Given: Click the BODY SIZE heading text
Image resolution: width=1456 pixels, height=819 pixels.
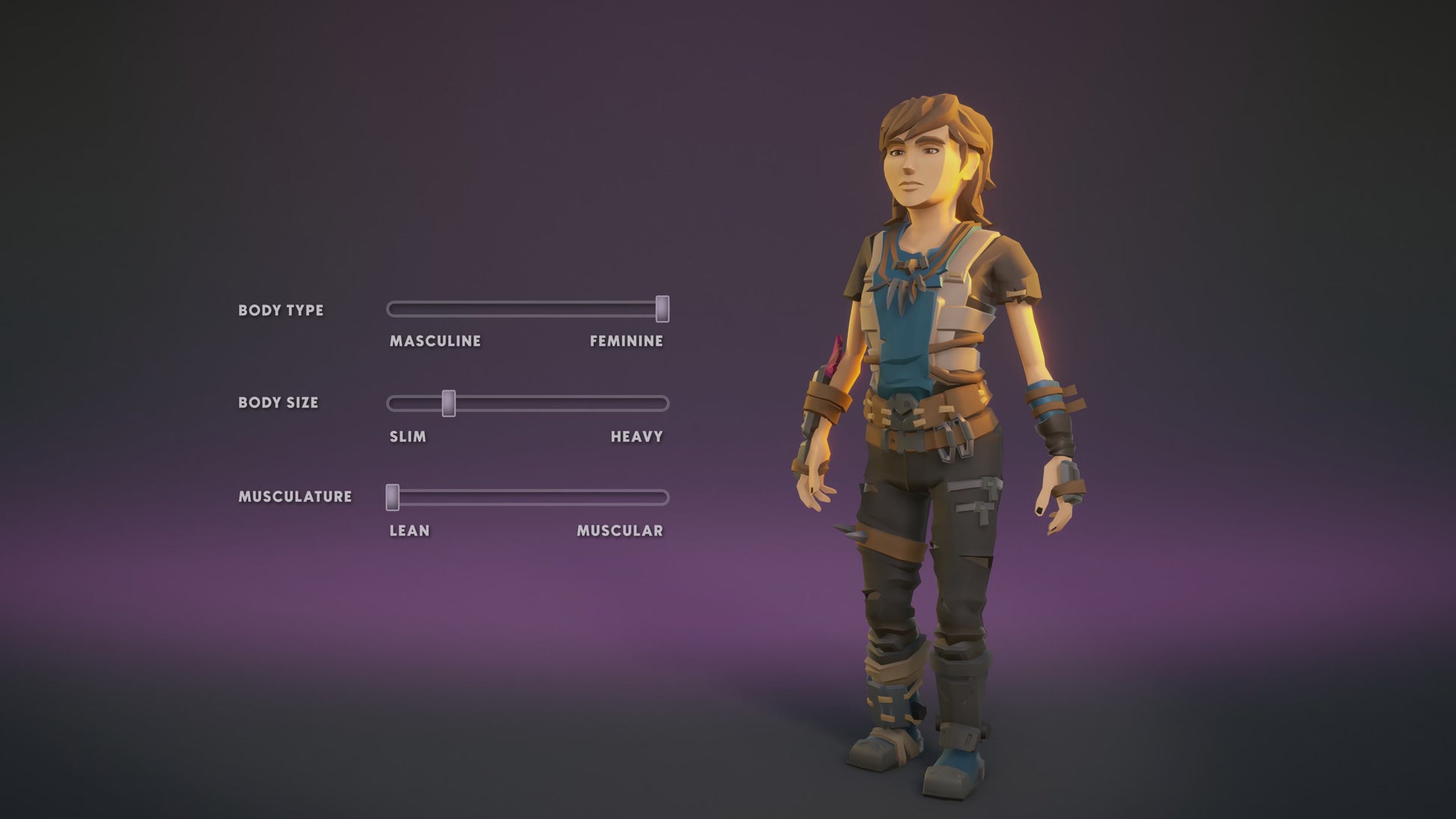Looking at the screenshot, I should tap(278, 402).
